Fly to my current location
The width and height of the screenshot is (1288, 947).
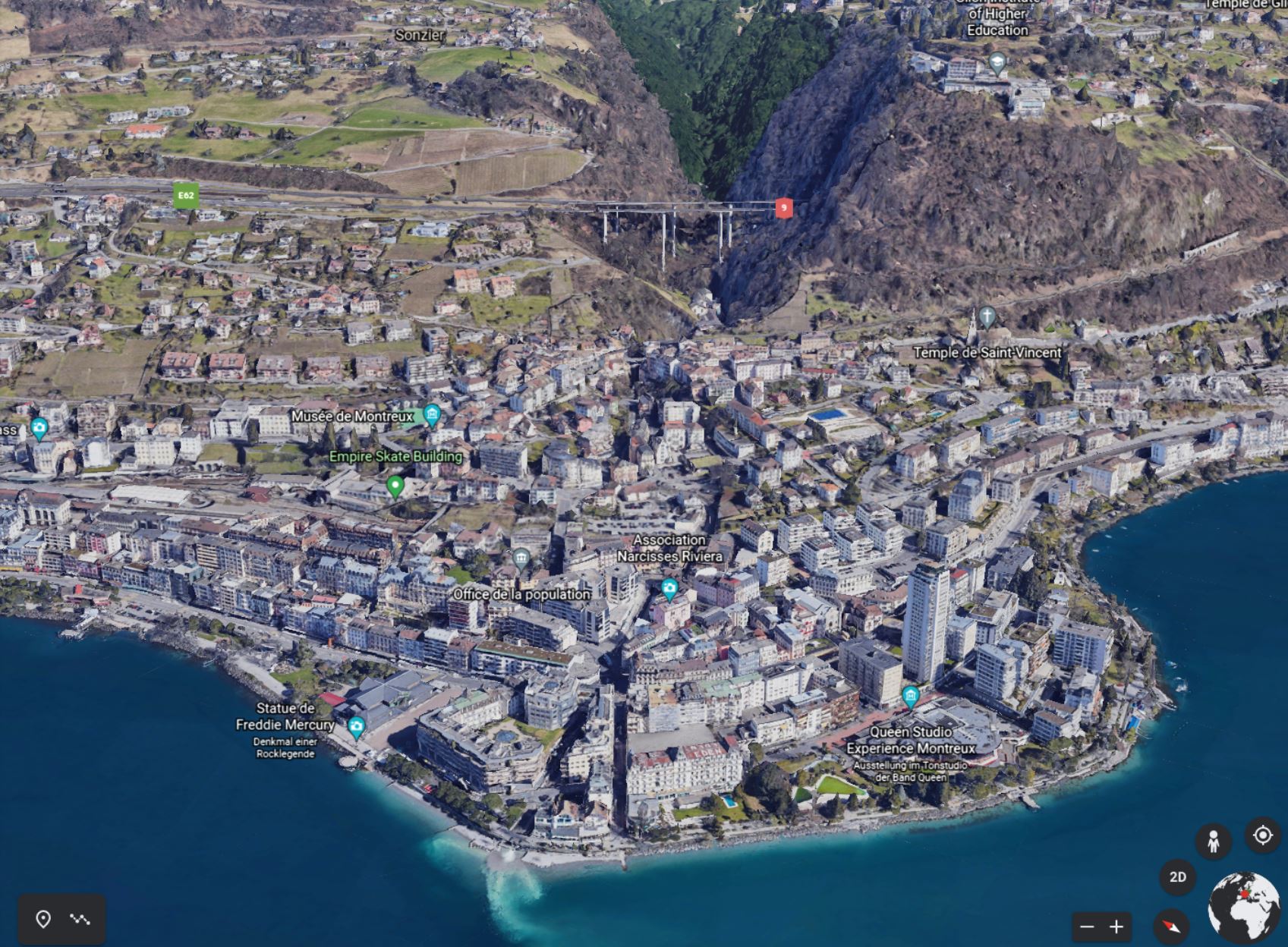(x=1263, y=835)
